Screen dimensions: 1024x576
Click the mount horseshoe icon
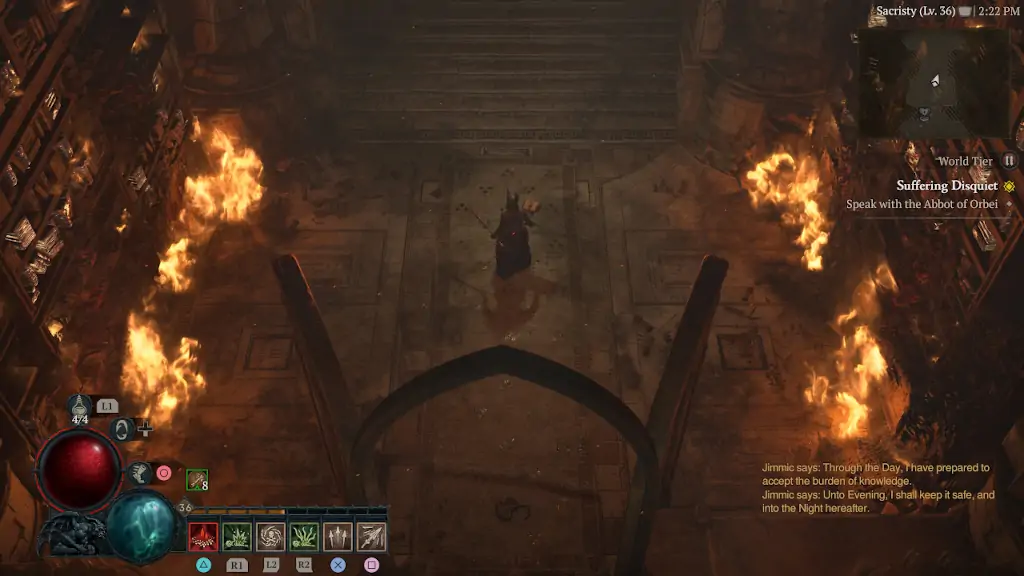tap(122, 430)
